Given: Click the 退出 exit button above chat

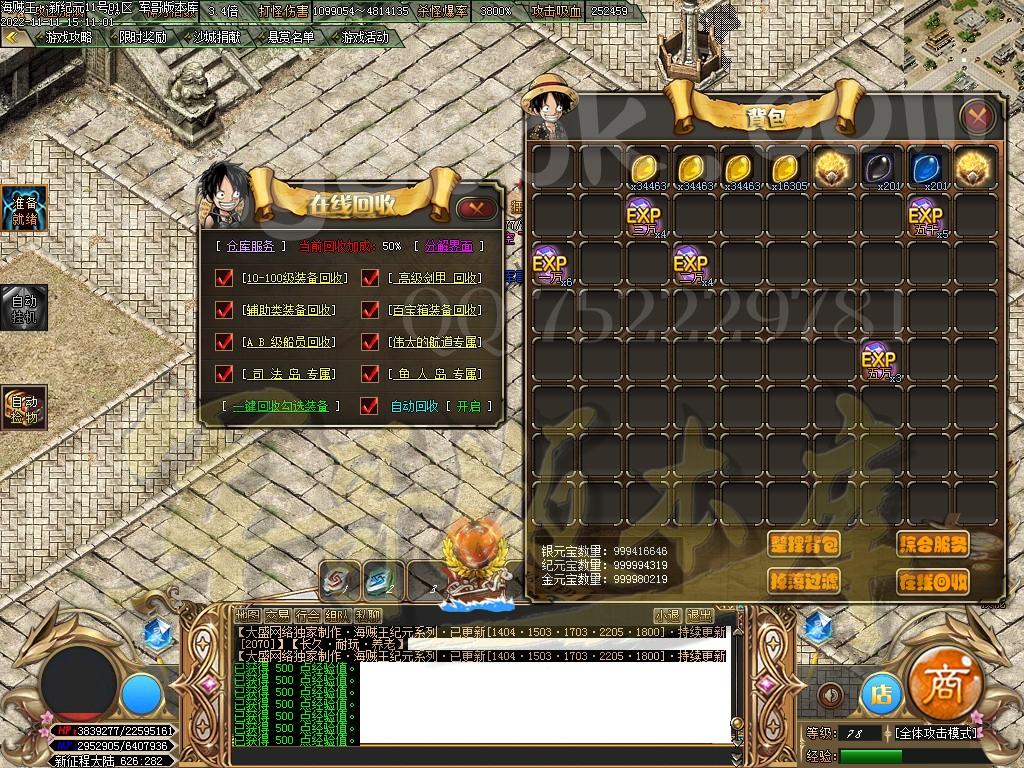Looking at the screenshot, I should pyautogui.click(x=699, y=615).
